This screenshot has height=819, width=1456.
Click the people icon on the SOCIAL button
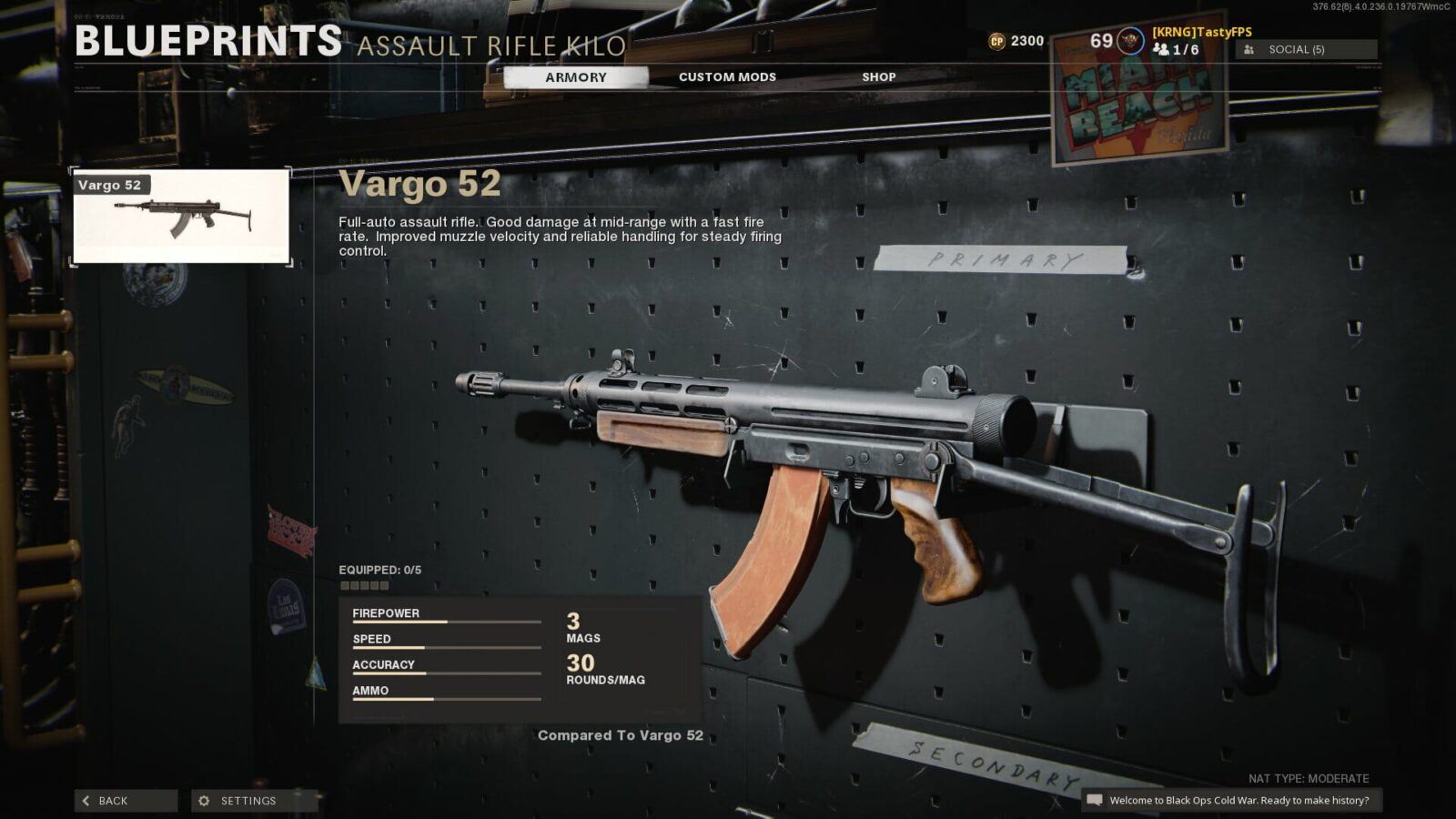tap(1249, 49)
